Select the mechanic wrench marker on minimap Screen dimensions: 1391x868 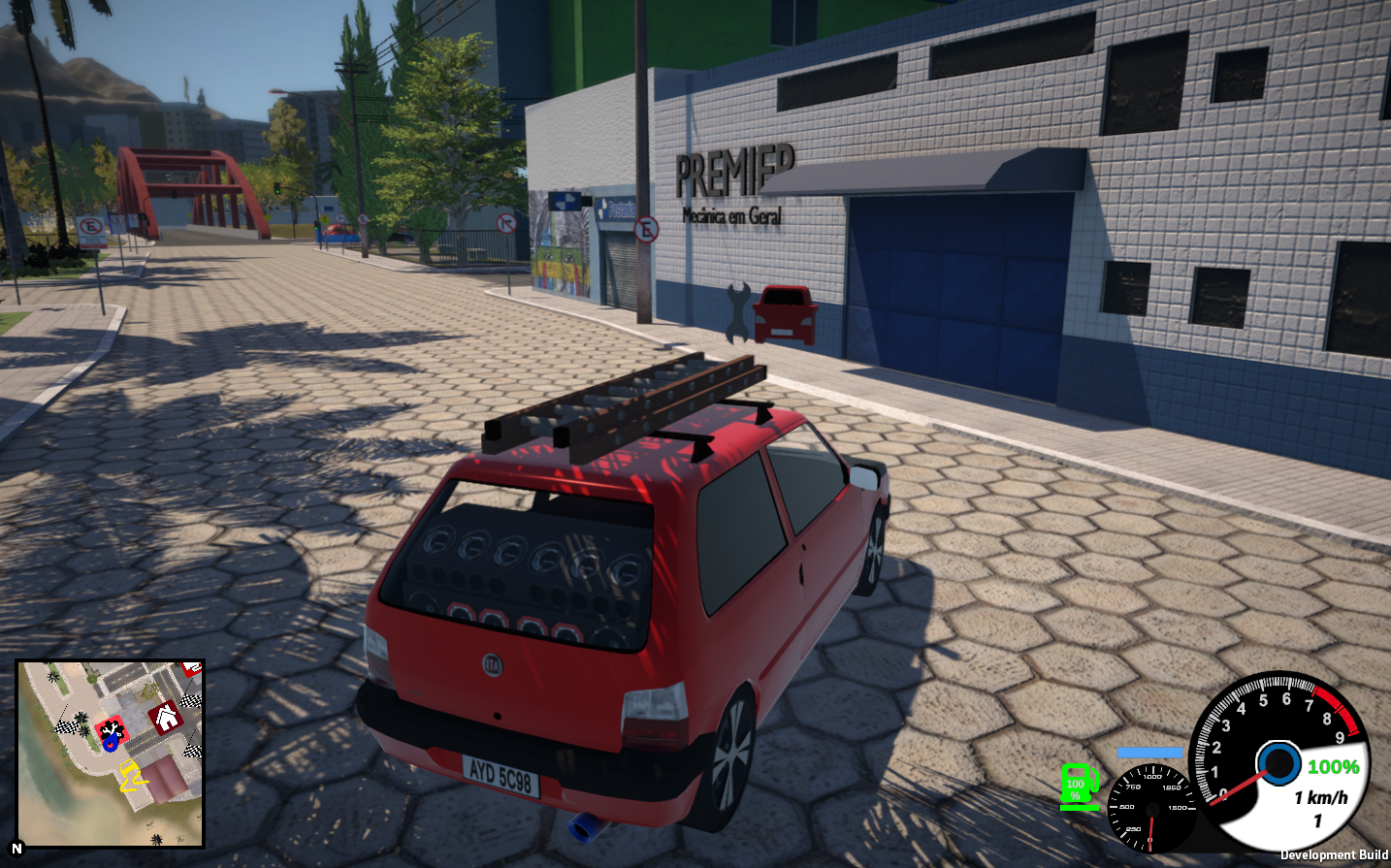click(112, 727)
